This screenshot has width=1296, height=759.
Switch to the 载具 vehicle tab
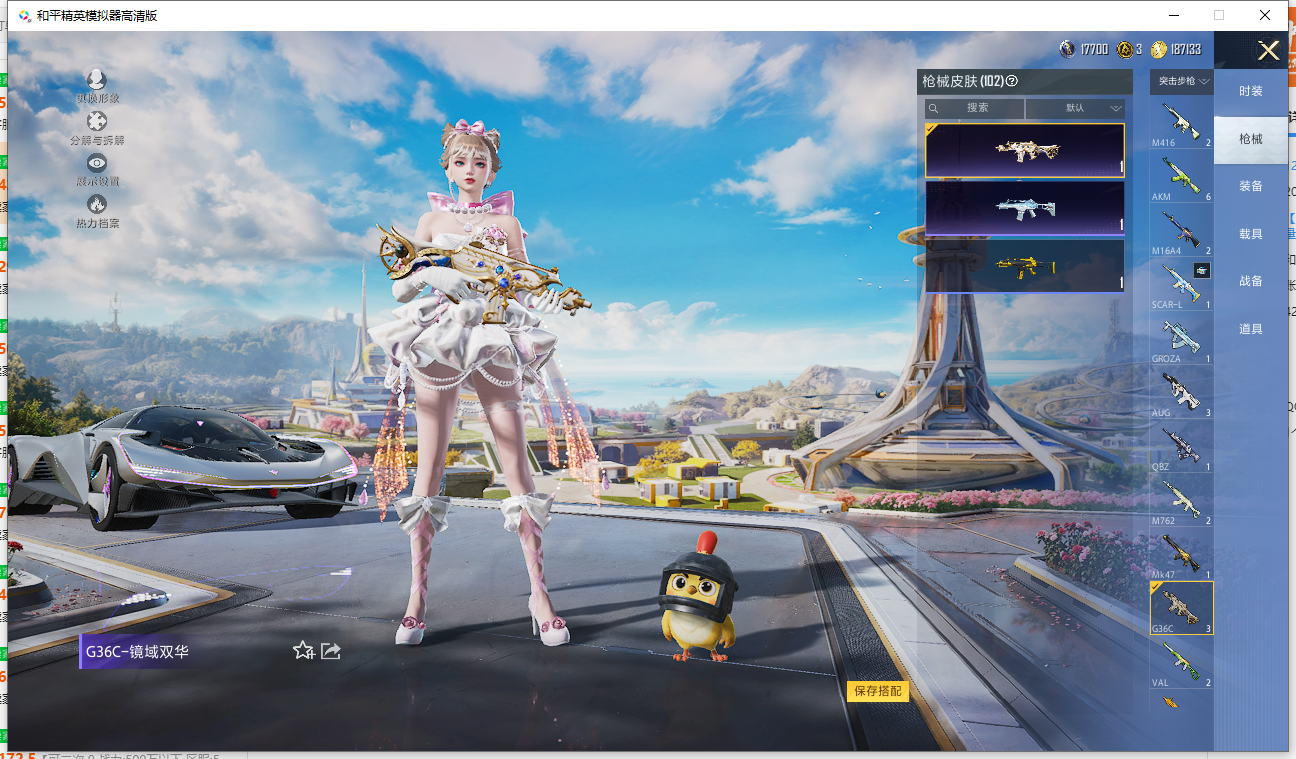[1250, 234]
